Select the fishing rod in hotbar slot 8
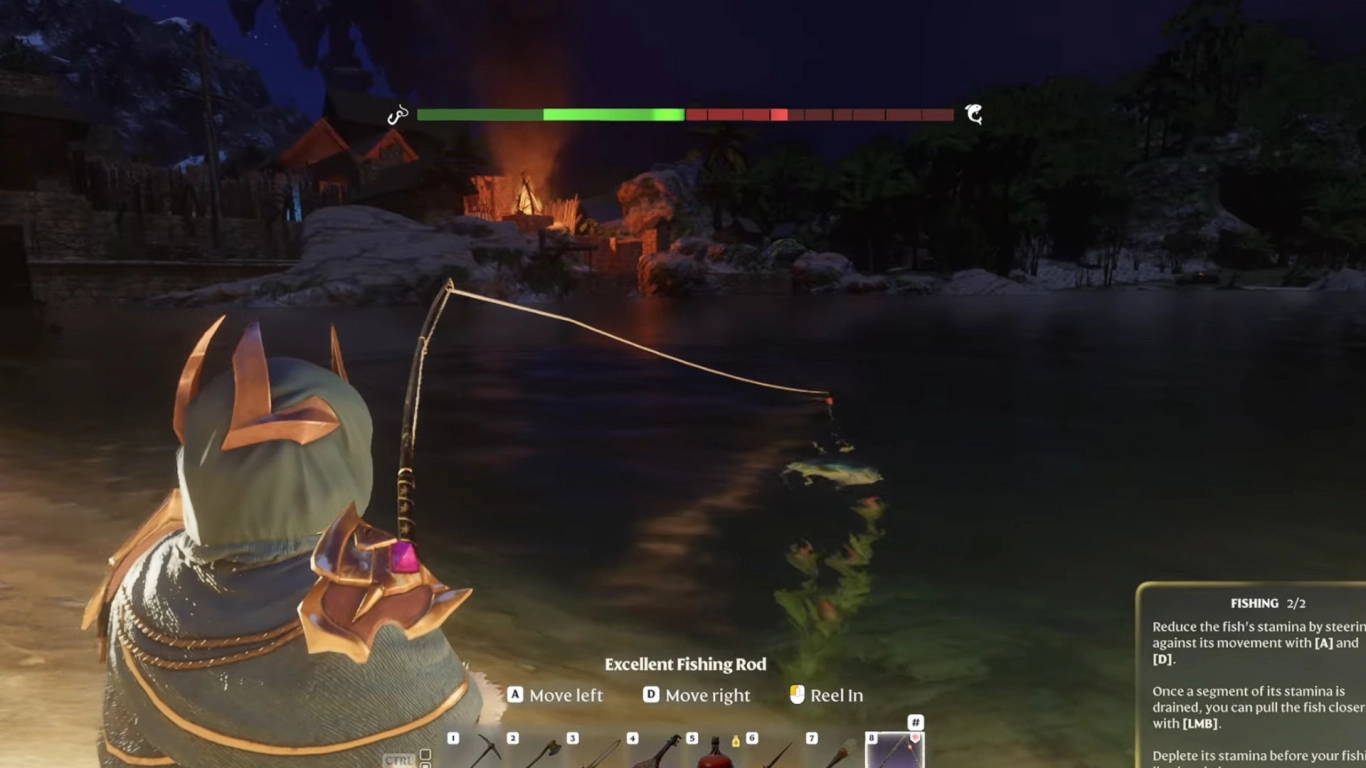The width and height of the screenshot is (1366, 768). (x=894, y=755)
